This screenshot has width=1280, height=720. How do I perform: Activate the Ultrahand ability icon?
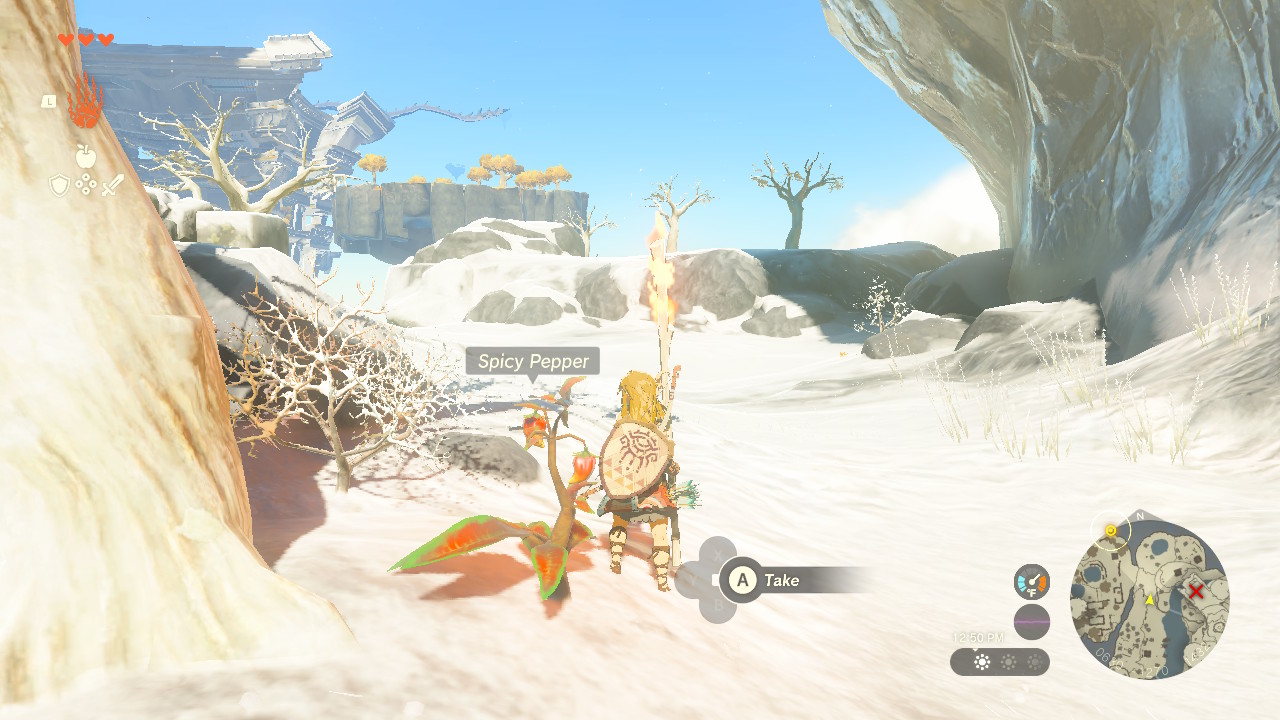coord(86,102)
